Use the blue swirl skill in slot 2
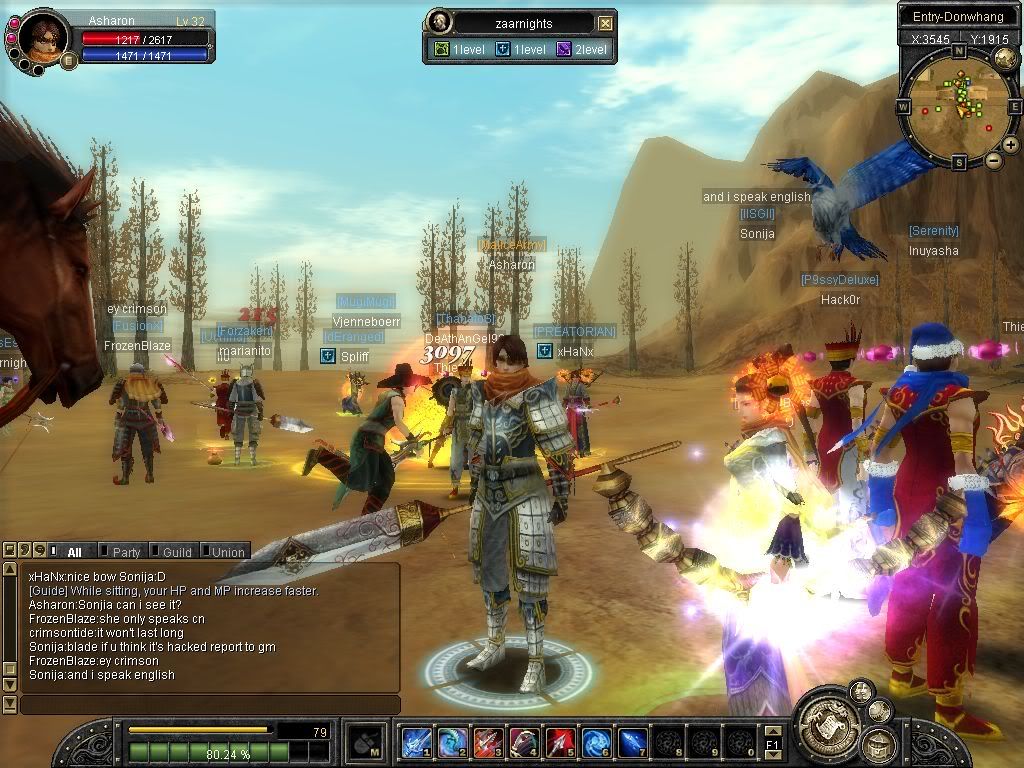Image resolution: width=1024 pixels, height=768 pixels. (451, 742)
